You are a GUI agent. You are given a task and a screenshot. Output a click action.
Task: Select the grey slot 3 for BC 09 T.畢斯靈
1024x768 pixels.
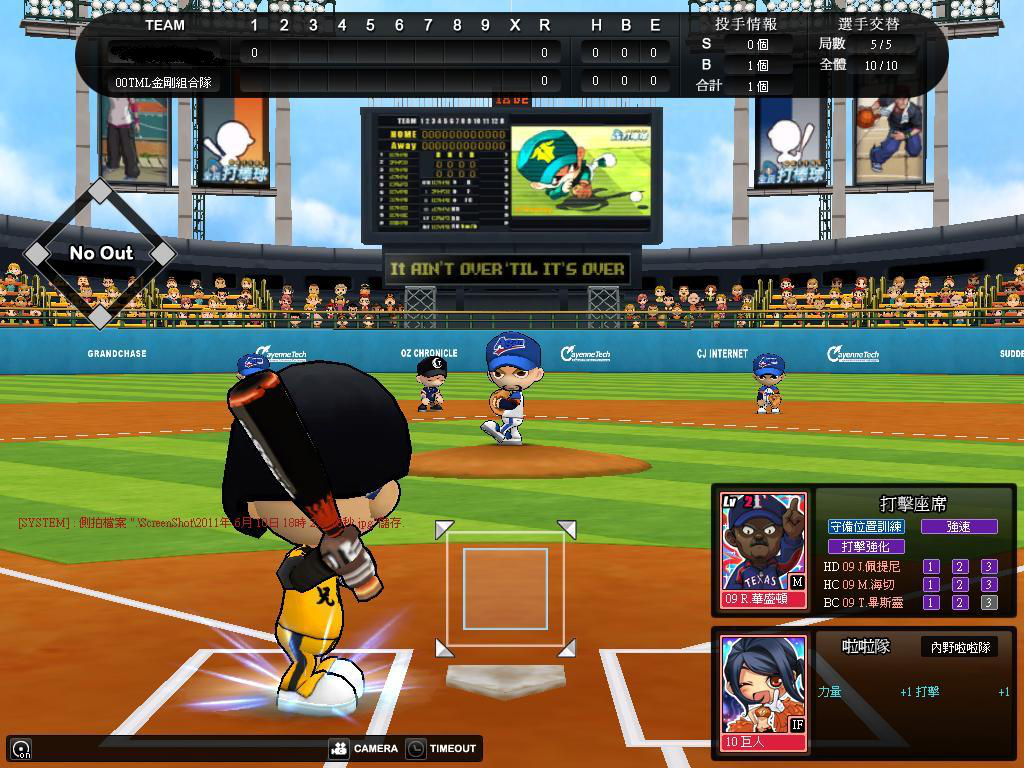coord(988,602)
